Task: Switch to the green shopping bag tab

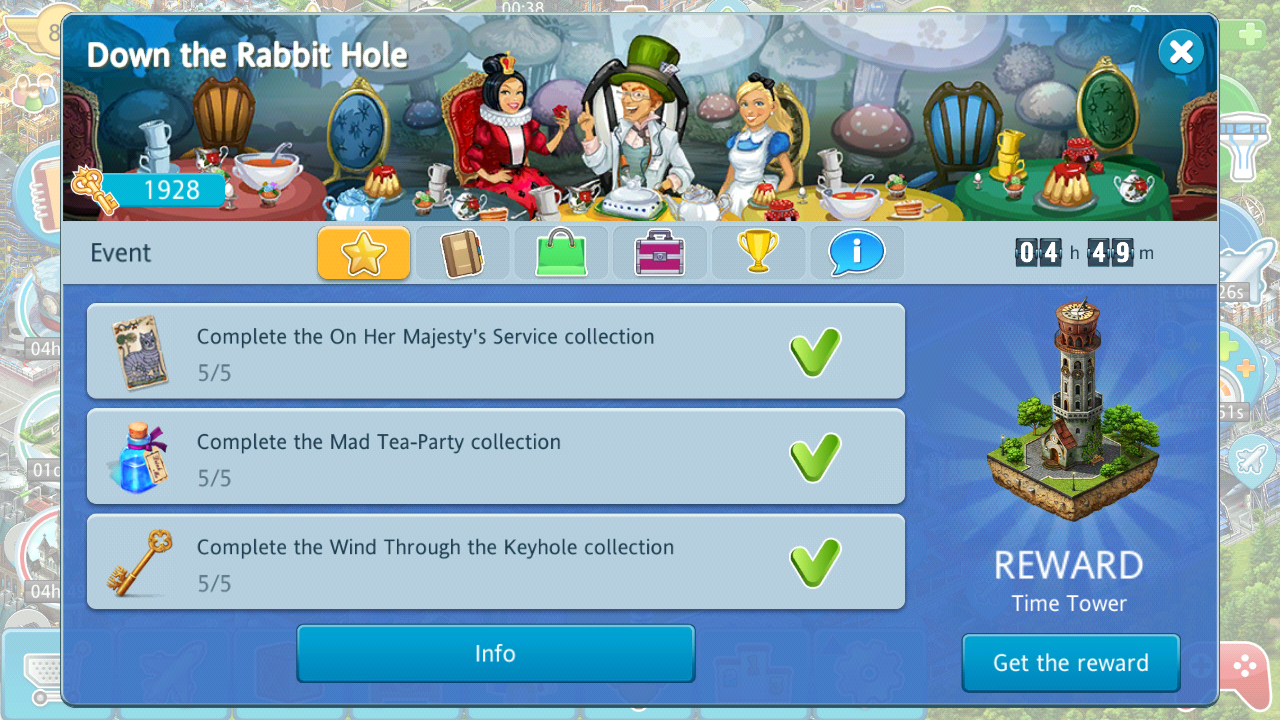Action: coord(560,253)
